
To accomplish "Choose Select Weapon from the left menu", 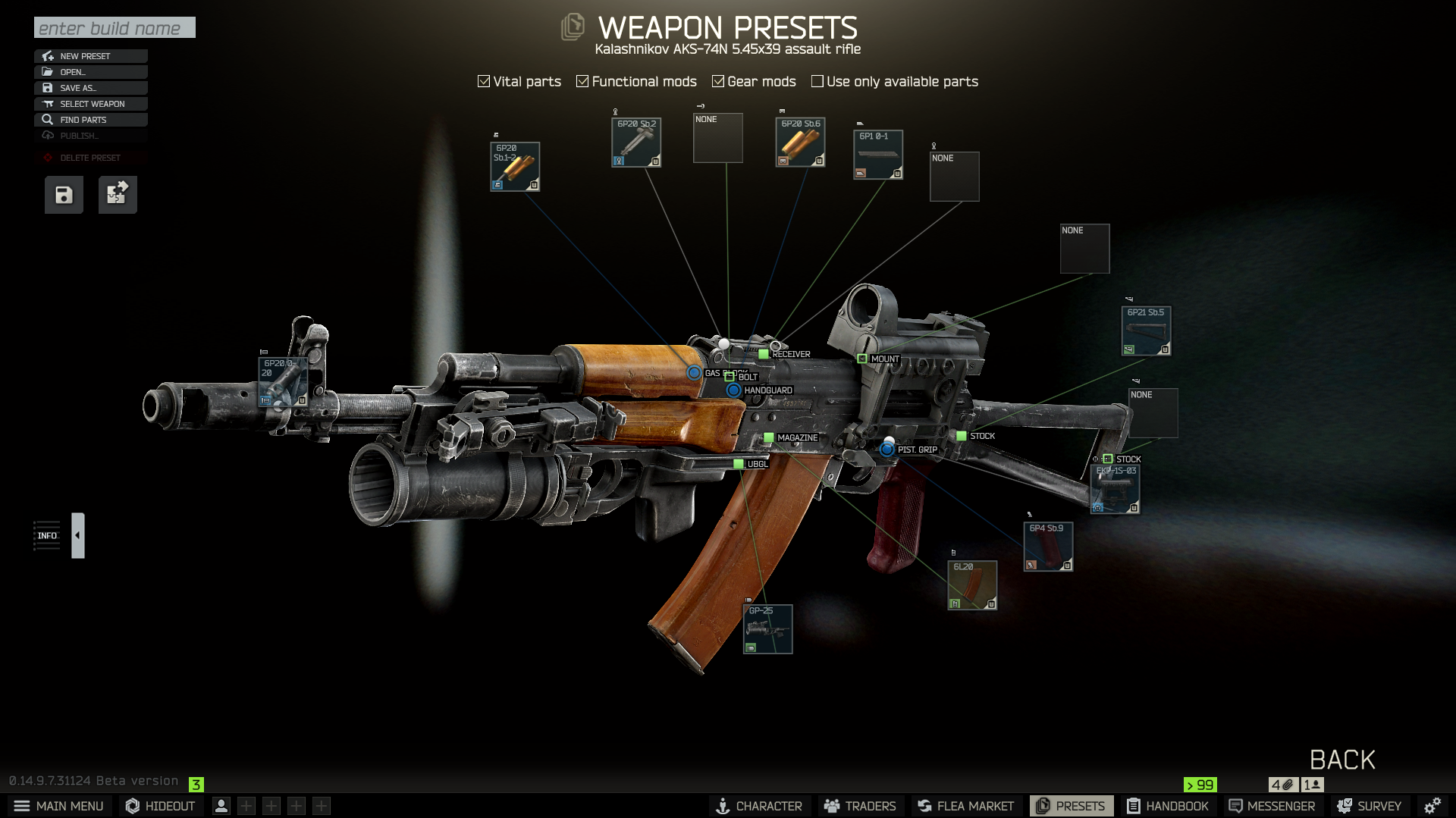I will (90, 104).
